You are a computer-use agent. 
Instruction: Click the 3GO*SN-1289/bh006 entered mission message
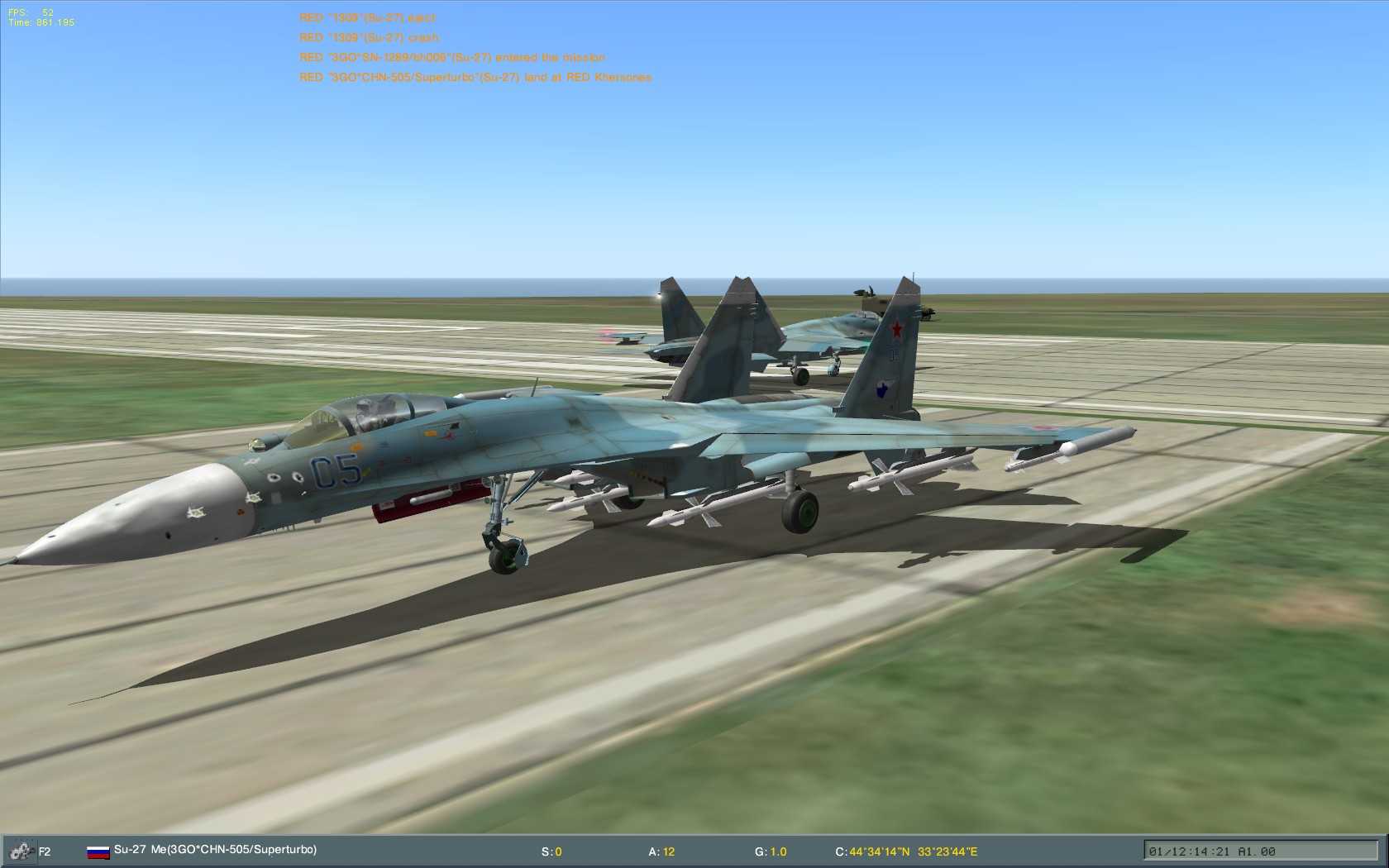click(x=452, y=57)
